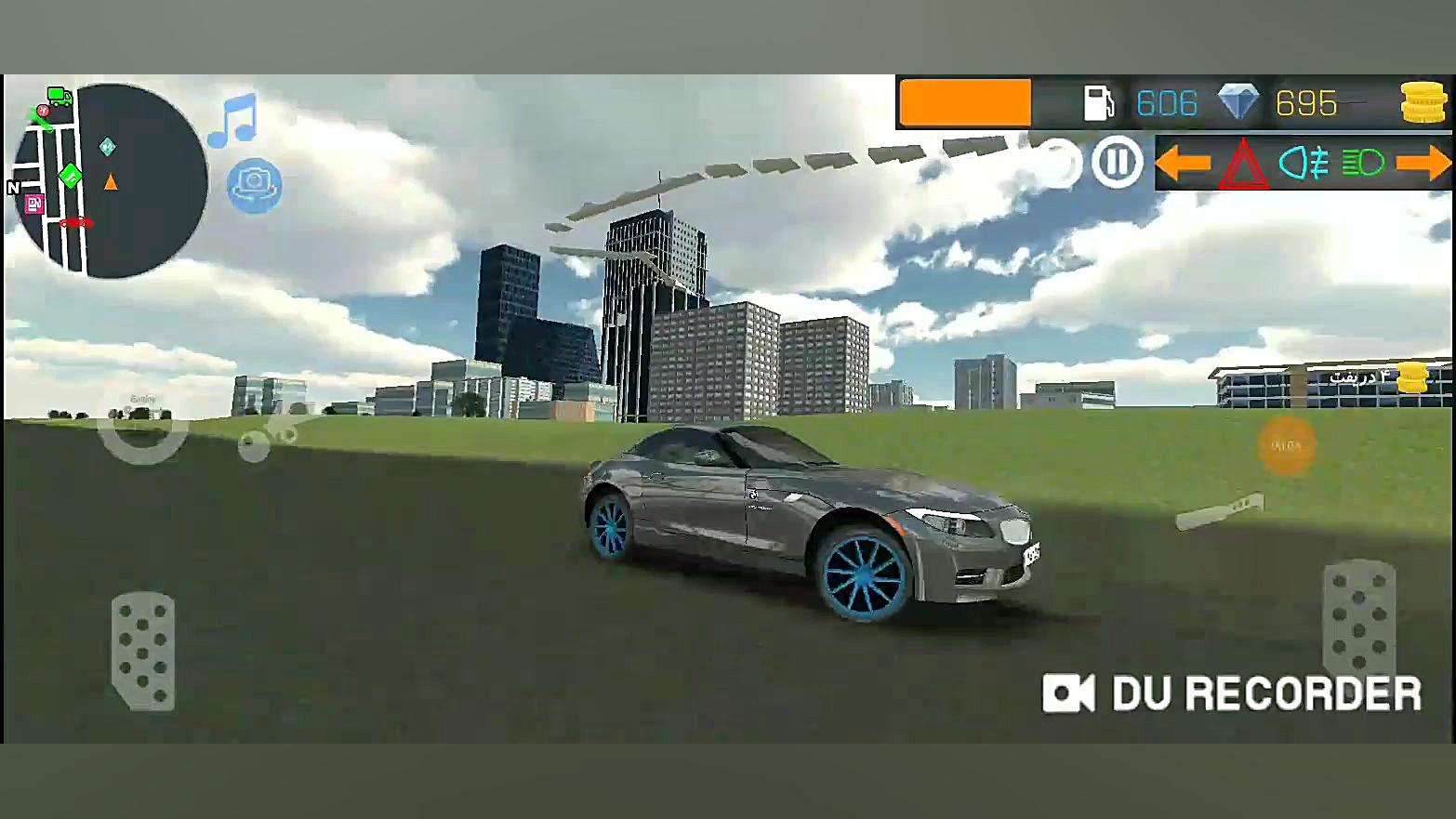This screenshot has width=1456, height=819.
Task: Tap the pink gas station marker on minimap
Action: [35, 203]
